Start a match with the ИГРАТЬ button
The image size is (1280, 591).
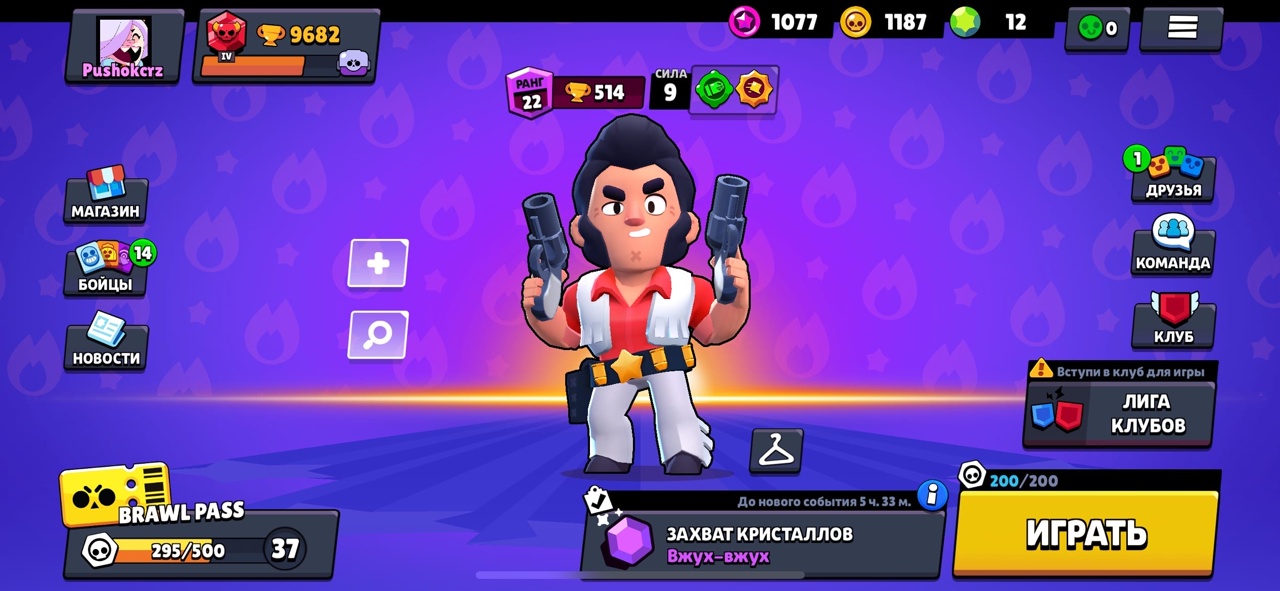(1086, 533)
